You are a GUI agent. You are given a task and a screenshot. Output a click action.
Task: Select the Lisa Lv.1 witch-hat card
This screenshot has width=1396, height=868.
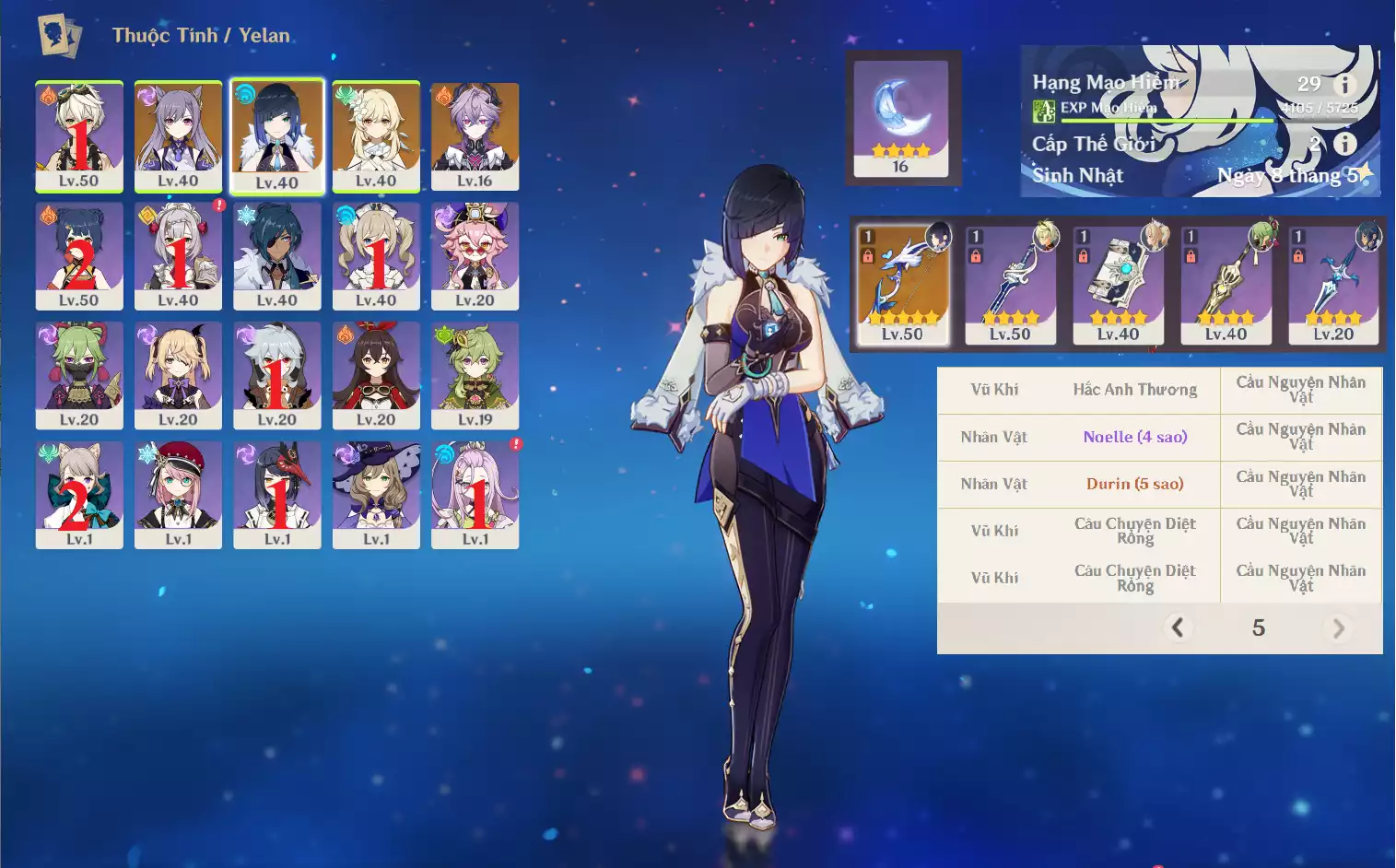[x=376, y=495]
